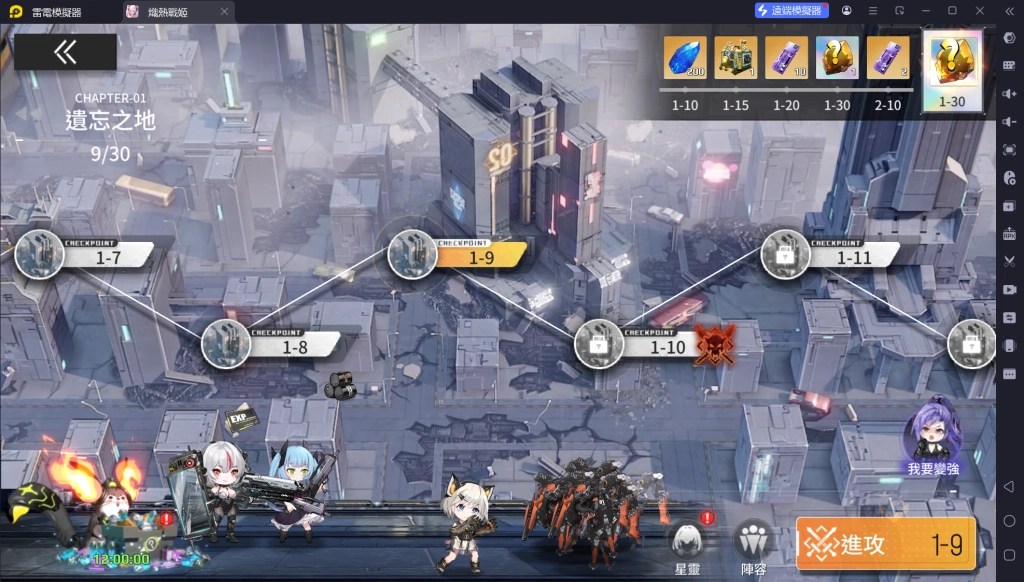The image size is (1024, 582).
Task: Go back with the double-arrow button
Action: point(65,52)
